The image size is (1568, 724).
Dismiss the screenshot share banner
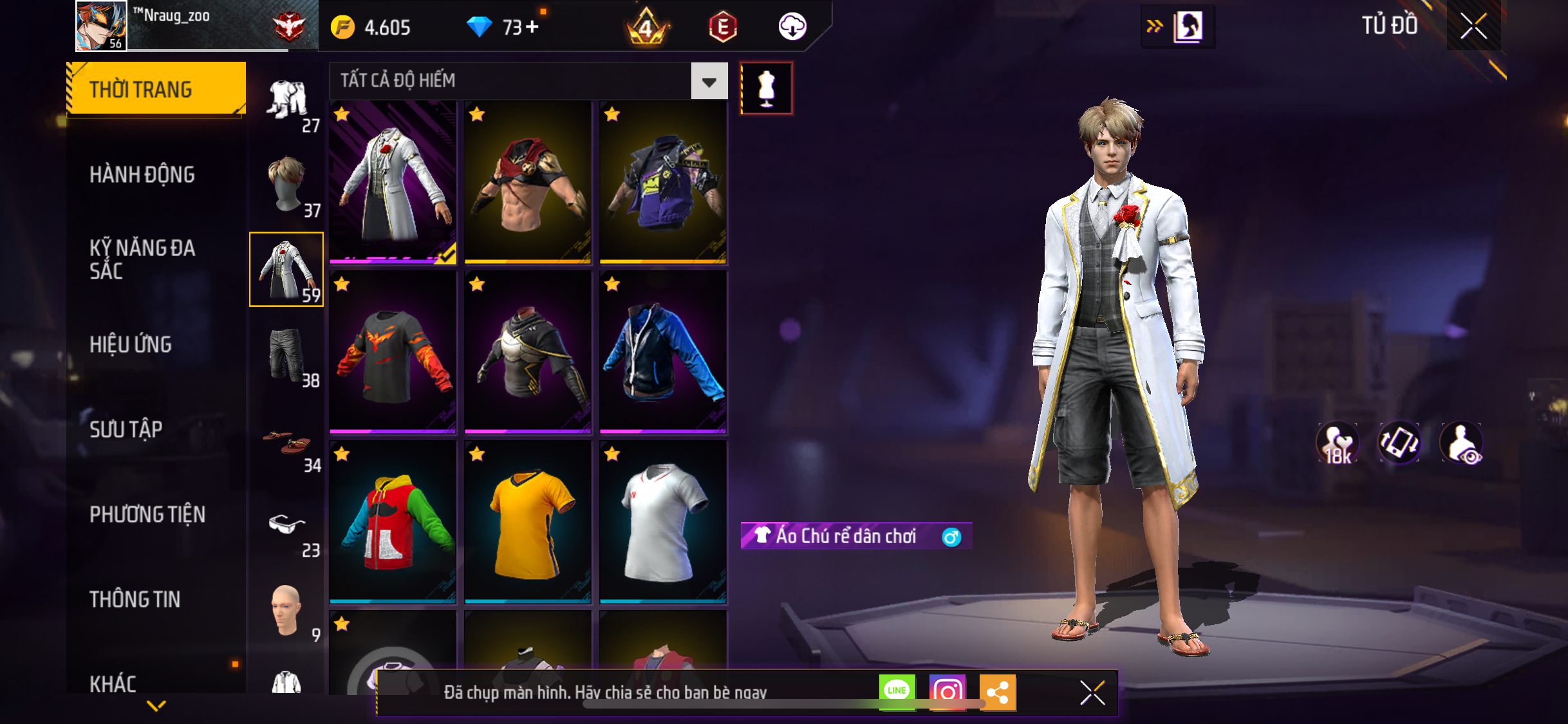pyautogui.click(x=1092, y=692)
